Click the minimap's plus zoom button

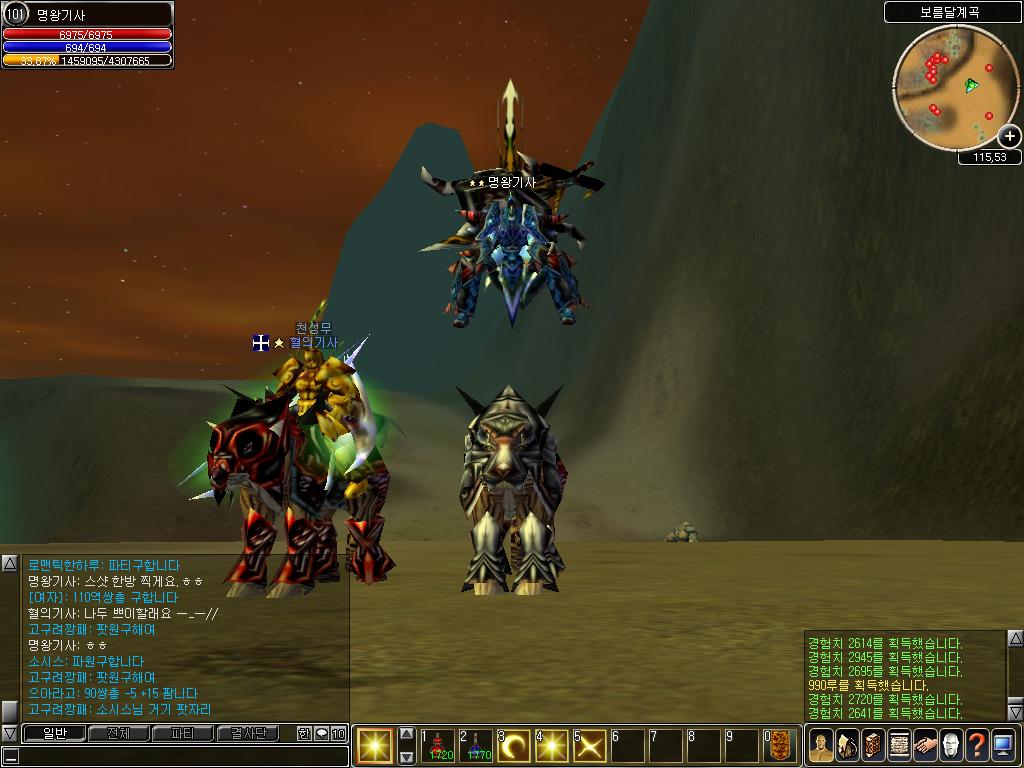click(1009, 136)
